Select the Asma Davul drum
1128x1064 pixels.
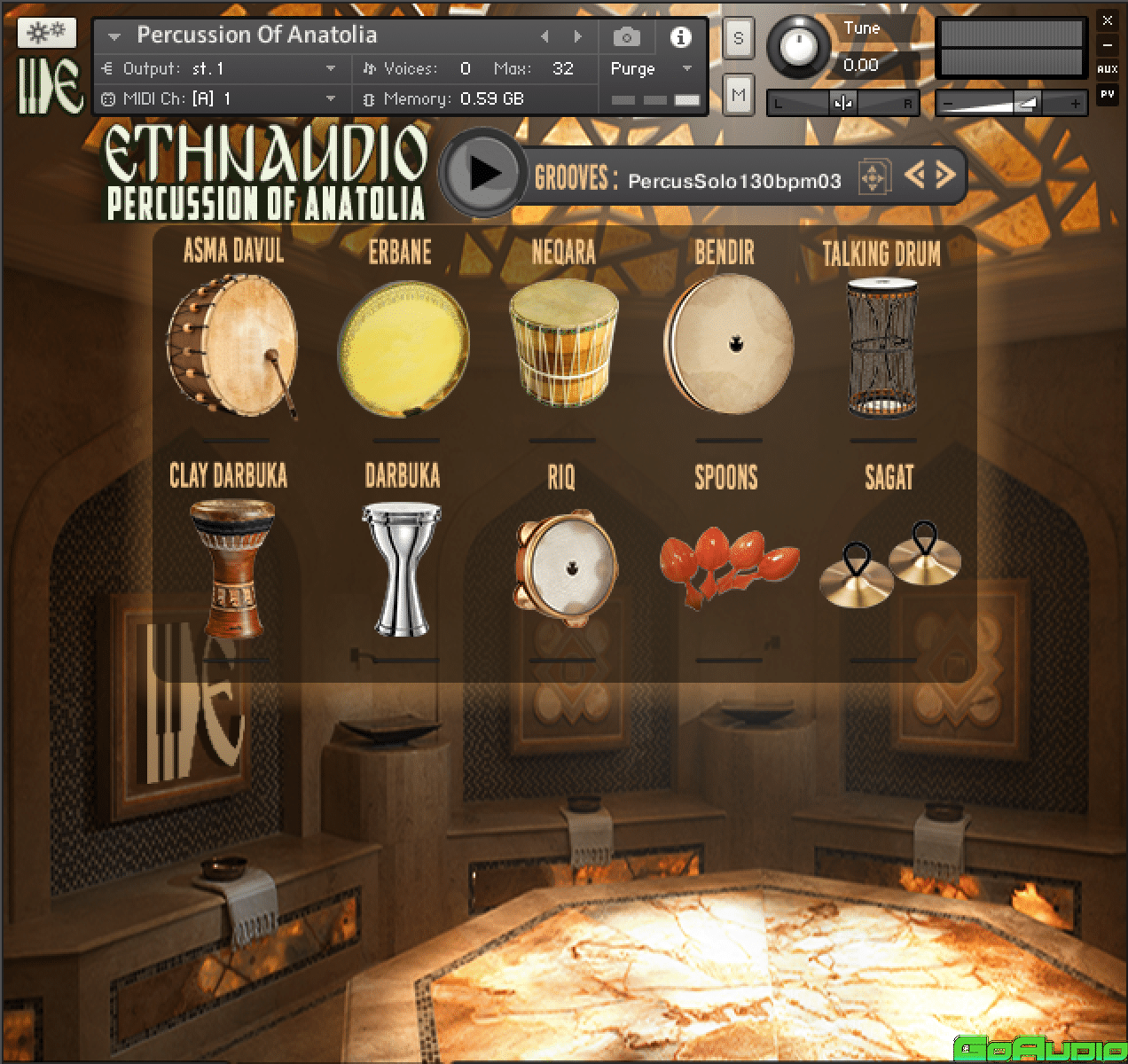click(x=232, y=348)
